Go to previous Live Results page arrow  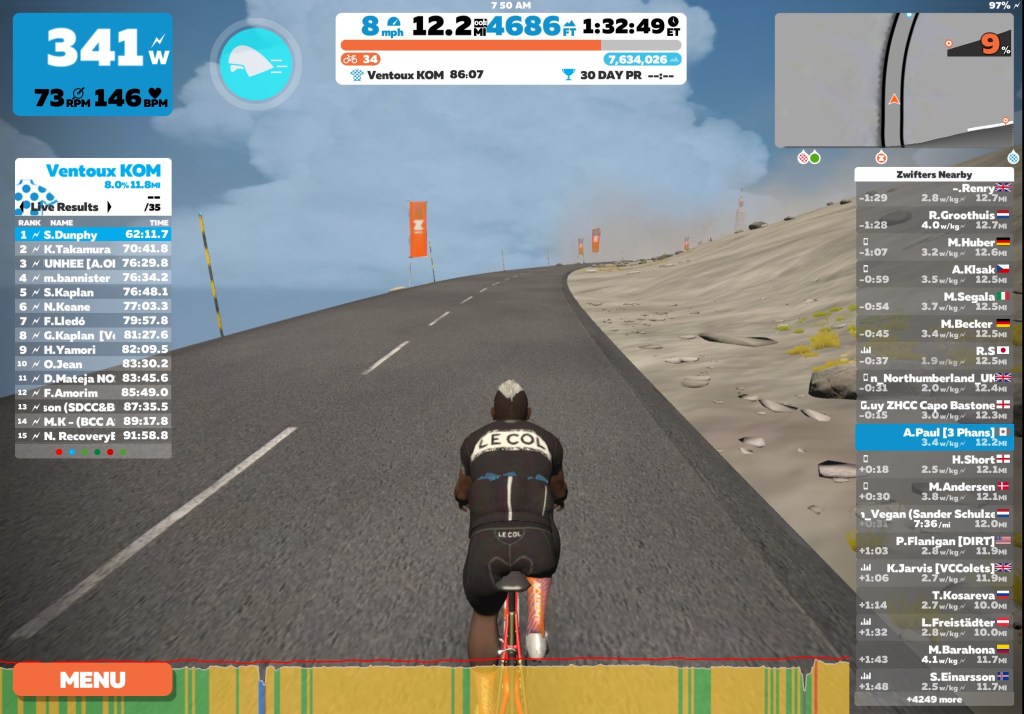coord(24,207)
